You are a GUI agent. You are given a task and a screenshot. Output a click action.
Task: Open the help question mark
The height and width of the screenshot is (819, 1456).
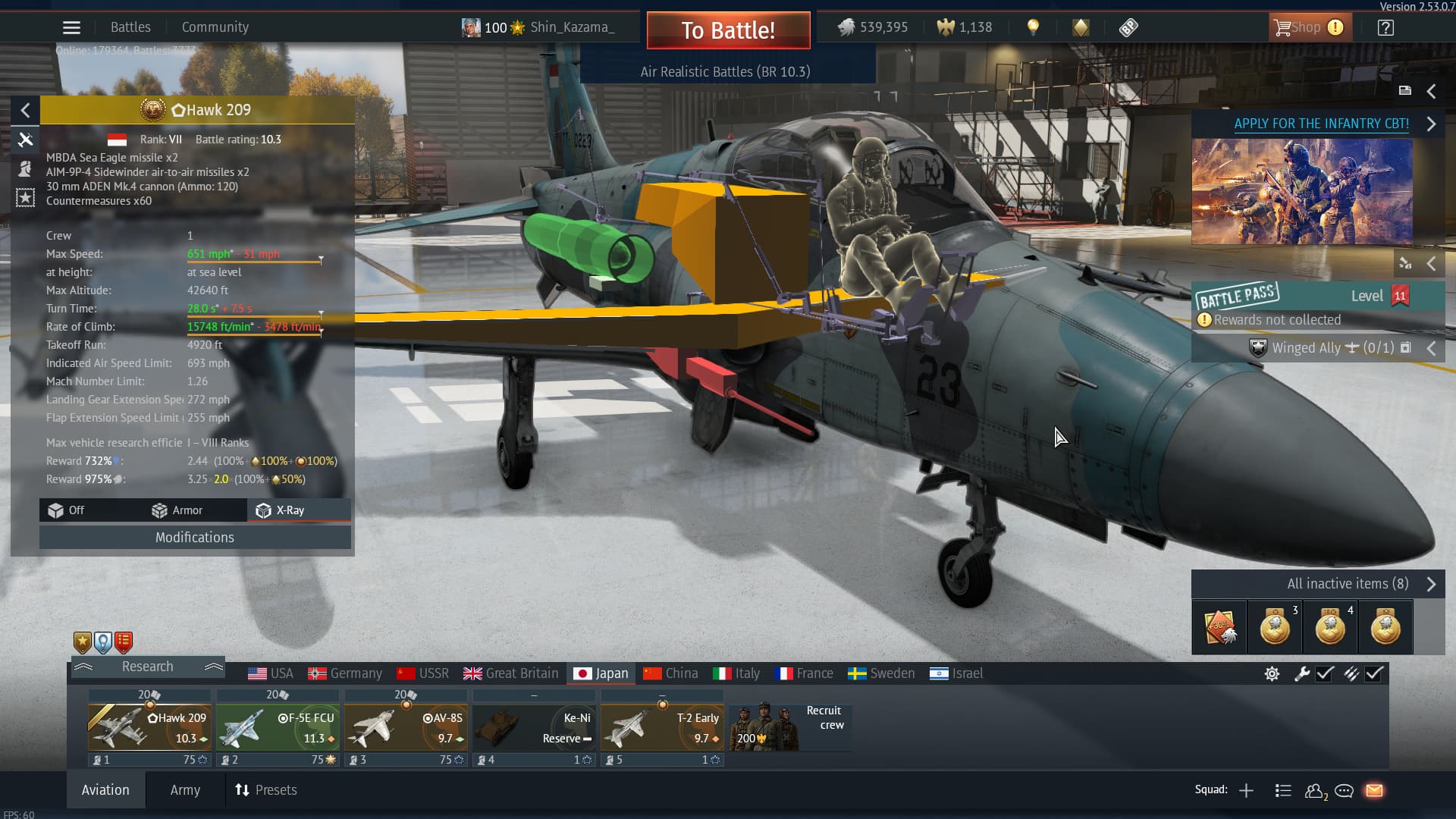point(1385,28)
